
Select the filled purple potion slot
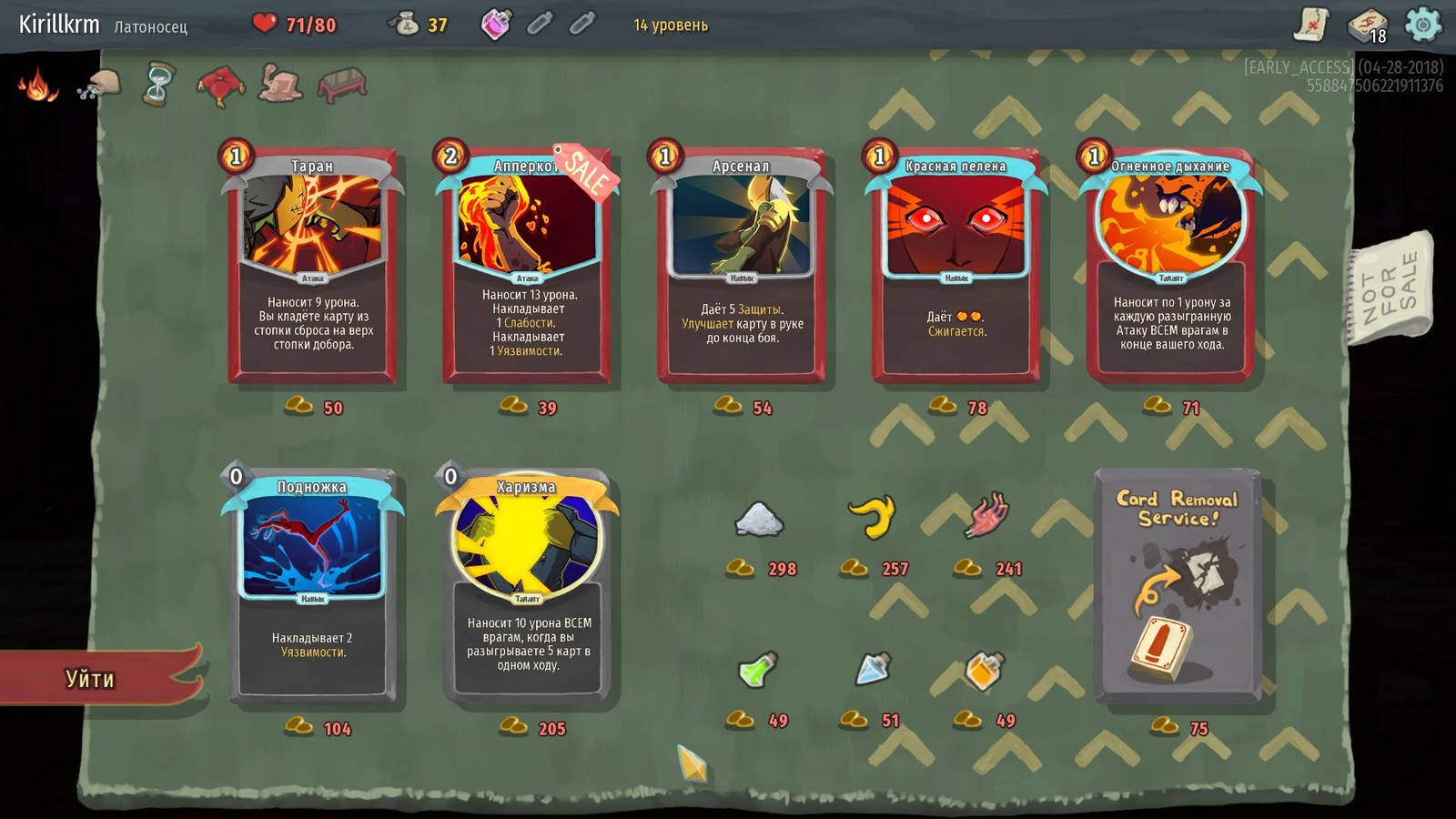coord(496,25)
